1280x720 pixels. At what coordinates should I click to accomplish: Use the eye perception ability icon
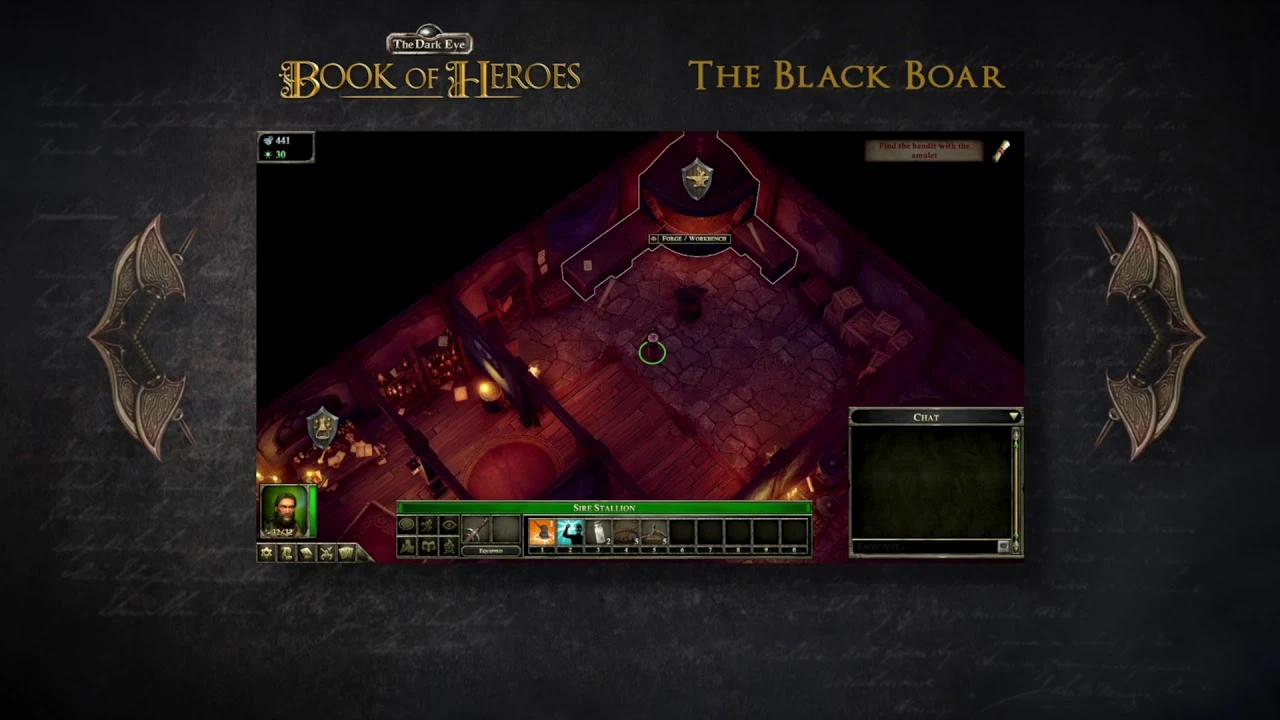(450, 524)
